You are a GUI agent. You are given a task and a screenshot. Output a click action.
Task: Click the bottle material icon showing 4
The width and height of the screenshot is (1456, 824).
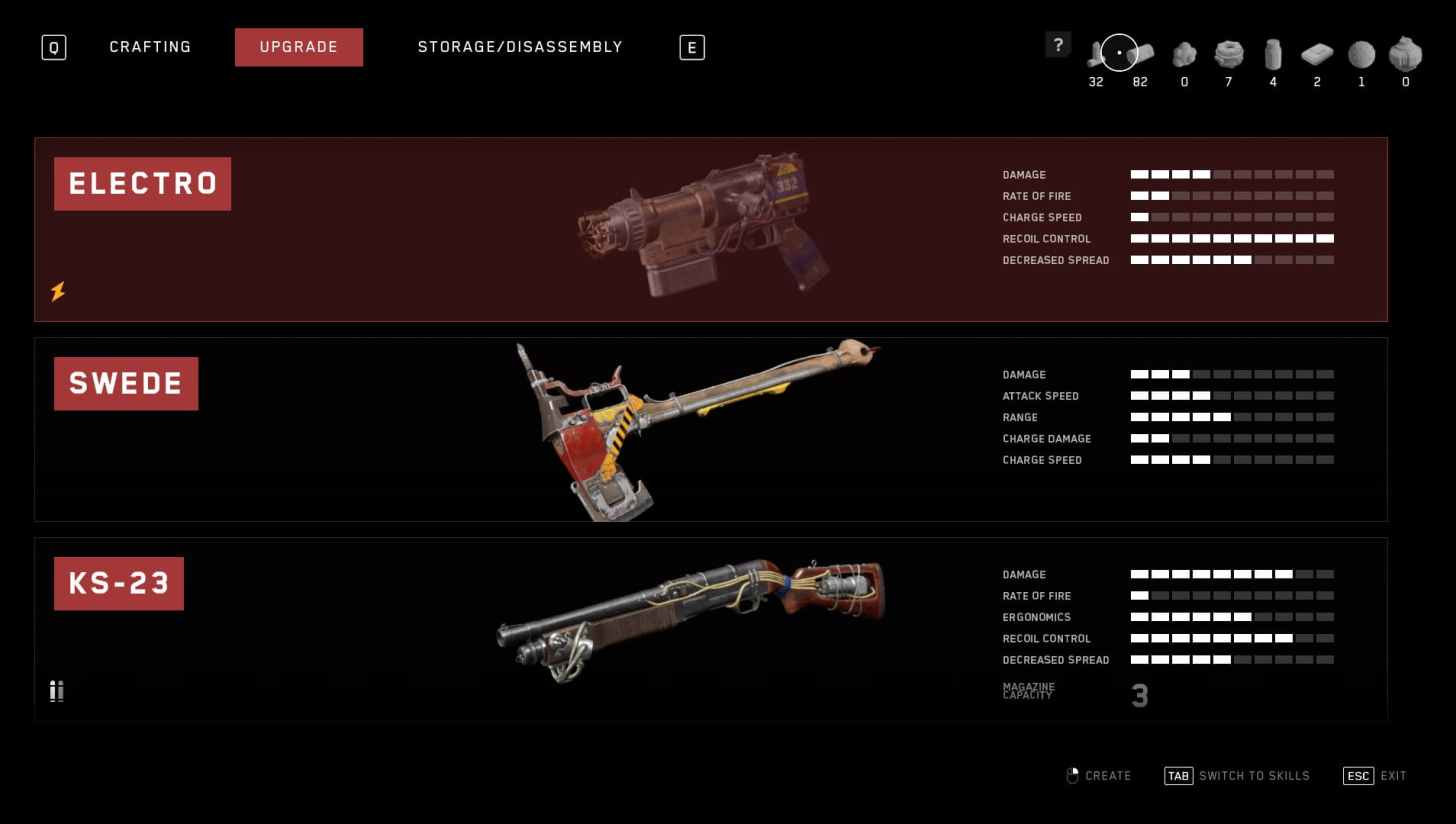(1272, 55)
